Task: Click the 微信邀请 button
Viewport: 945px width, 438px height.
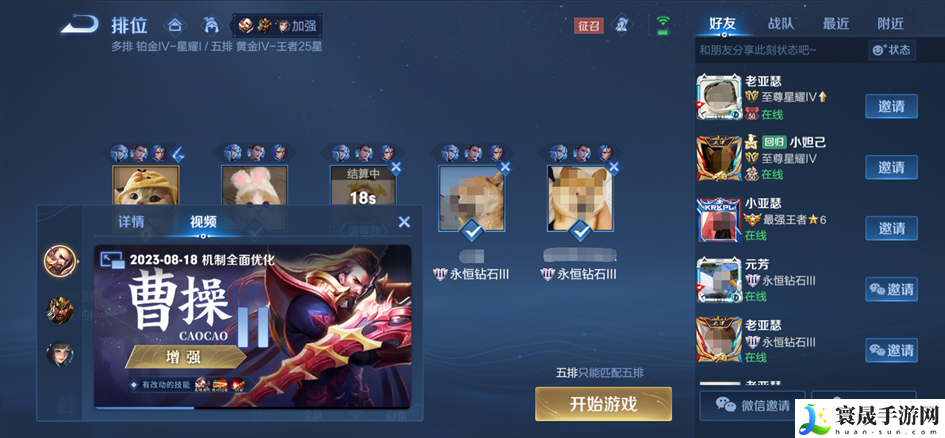Action: [x=753, y=405]
